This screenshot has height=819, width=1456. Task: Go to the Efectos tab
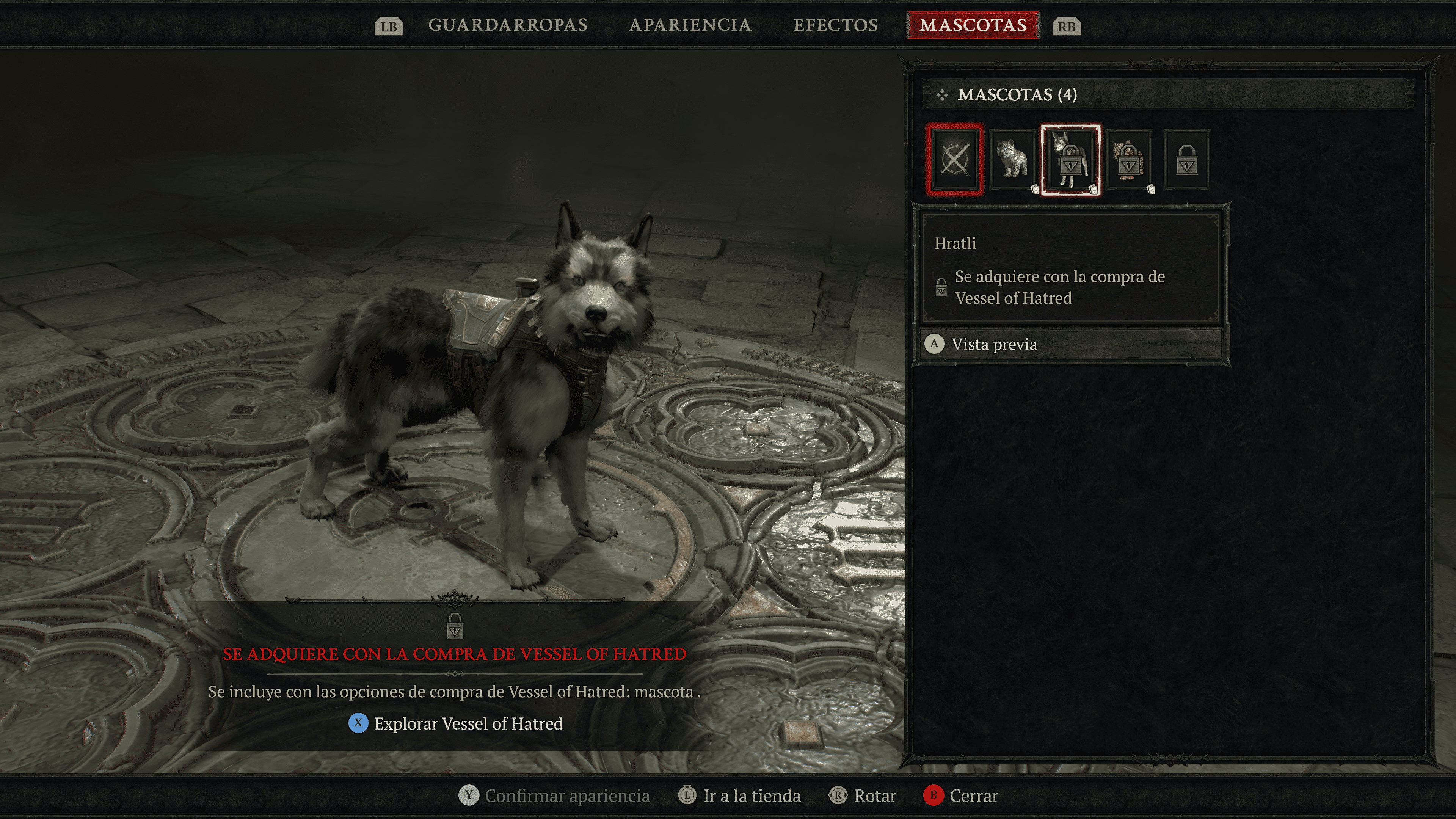click(835, 25)
